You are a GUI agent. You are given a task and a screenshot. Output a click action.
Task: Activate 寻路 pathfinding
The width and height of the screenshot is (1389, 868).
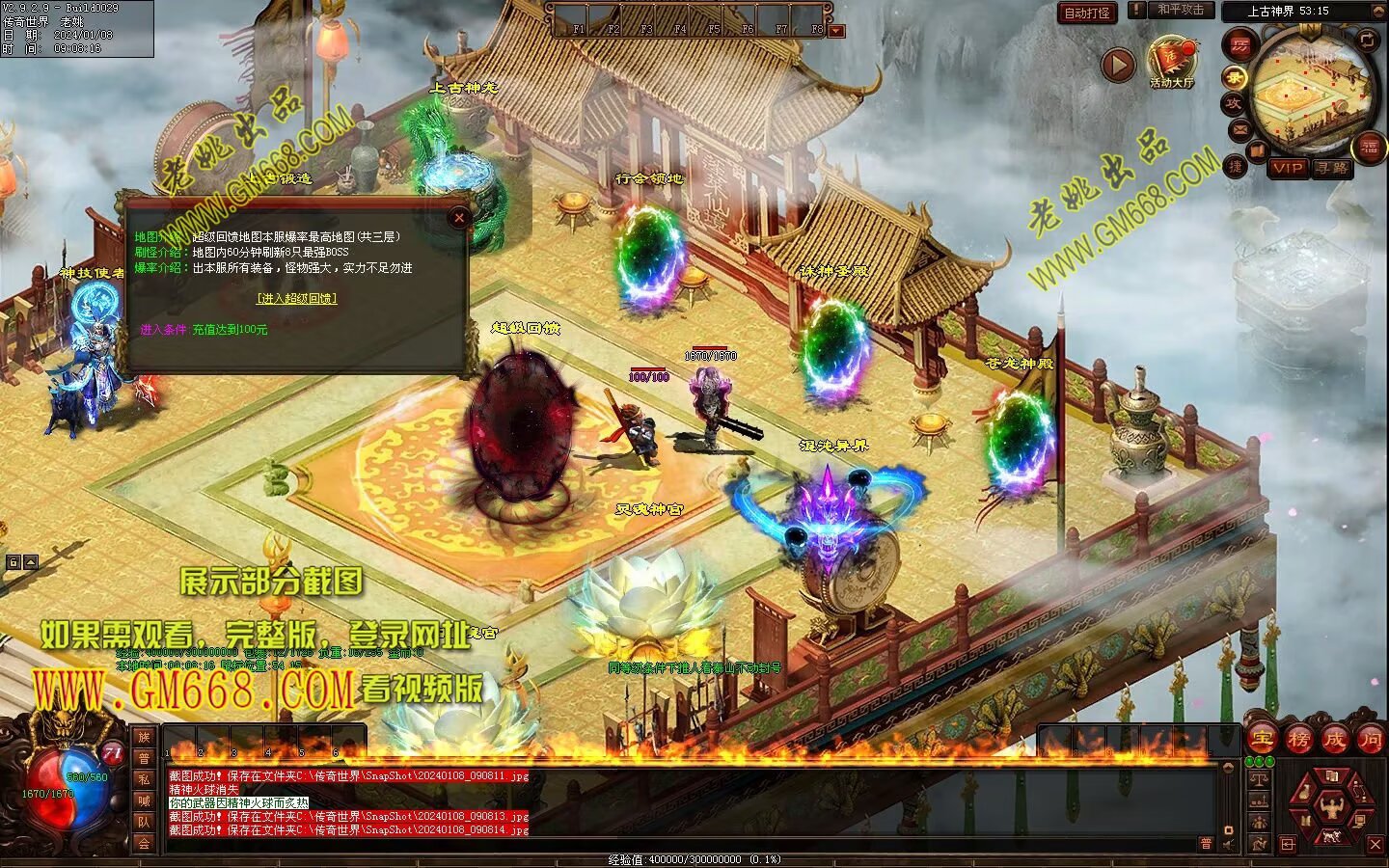1332,168
